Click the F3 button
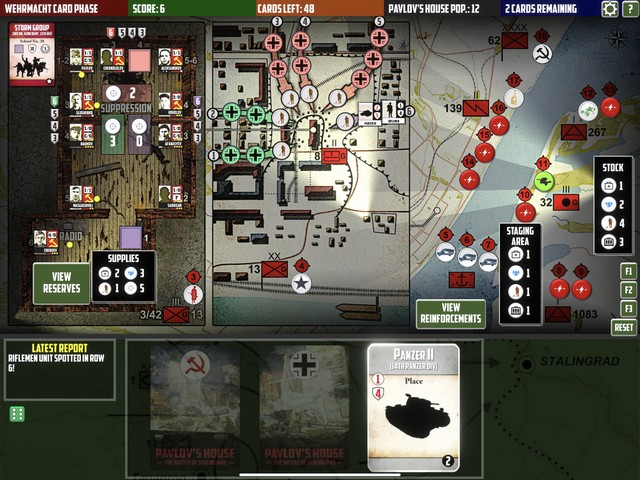This screenshot has width=640, height=480. click(627, 309)
